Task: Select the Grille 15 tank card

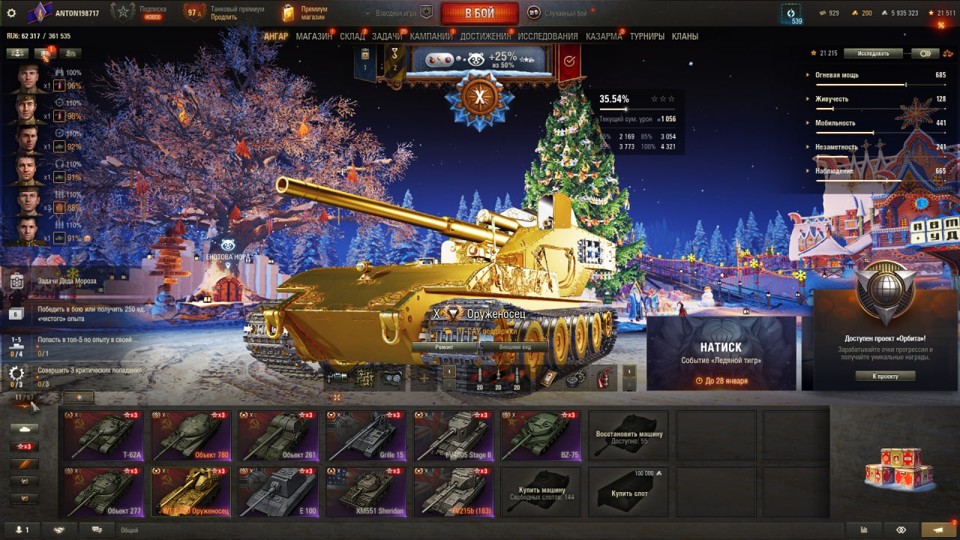Action: coord(366,435)
